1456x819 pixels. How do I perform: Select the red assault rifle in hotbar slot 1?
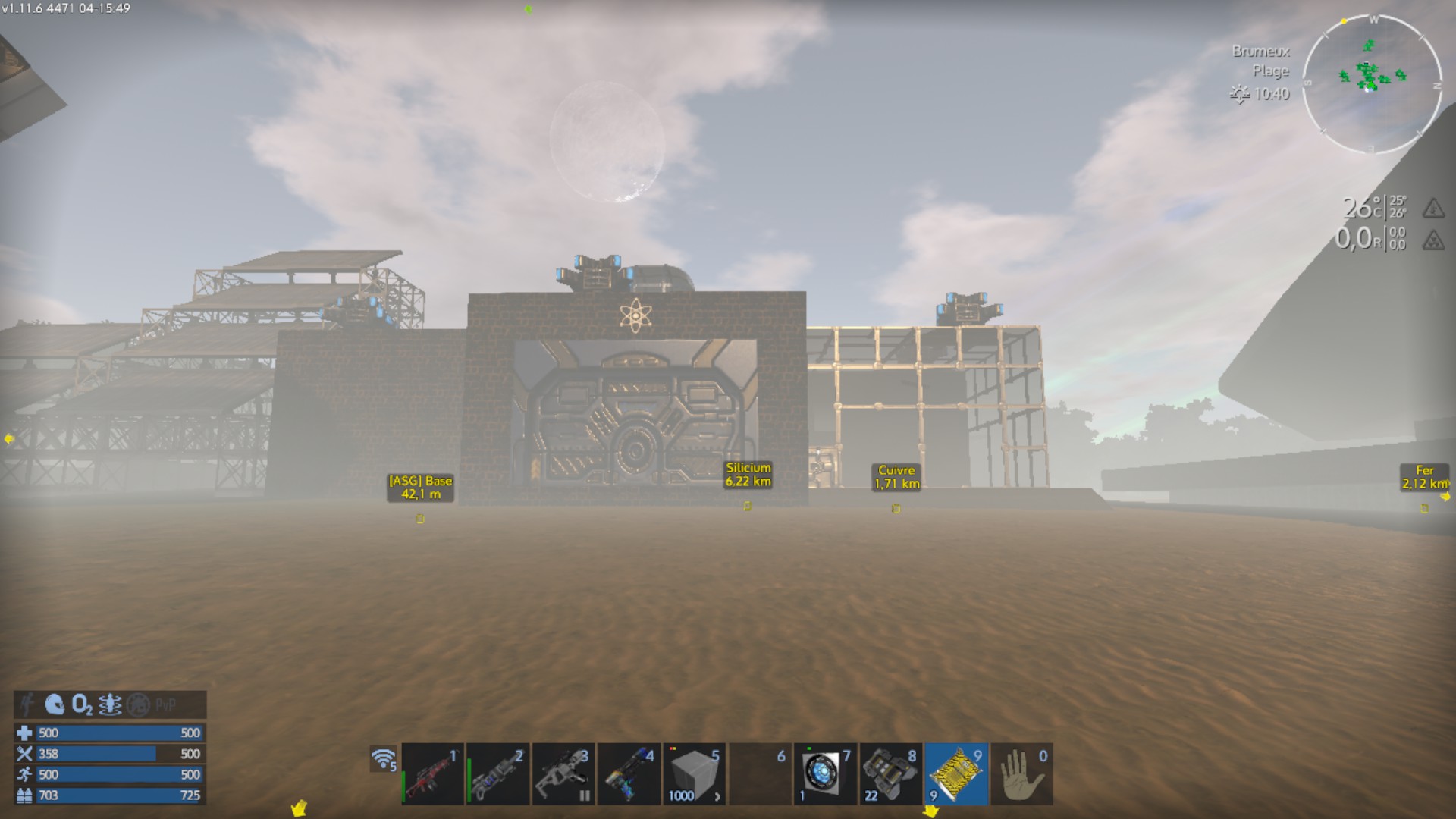(432, 772)
